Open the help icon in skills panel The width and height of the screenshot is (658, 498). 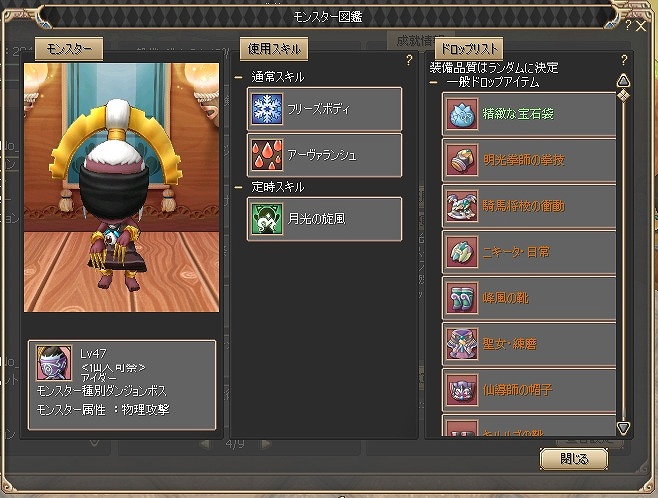pyautogui.click(x=408, y=60)
